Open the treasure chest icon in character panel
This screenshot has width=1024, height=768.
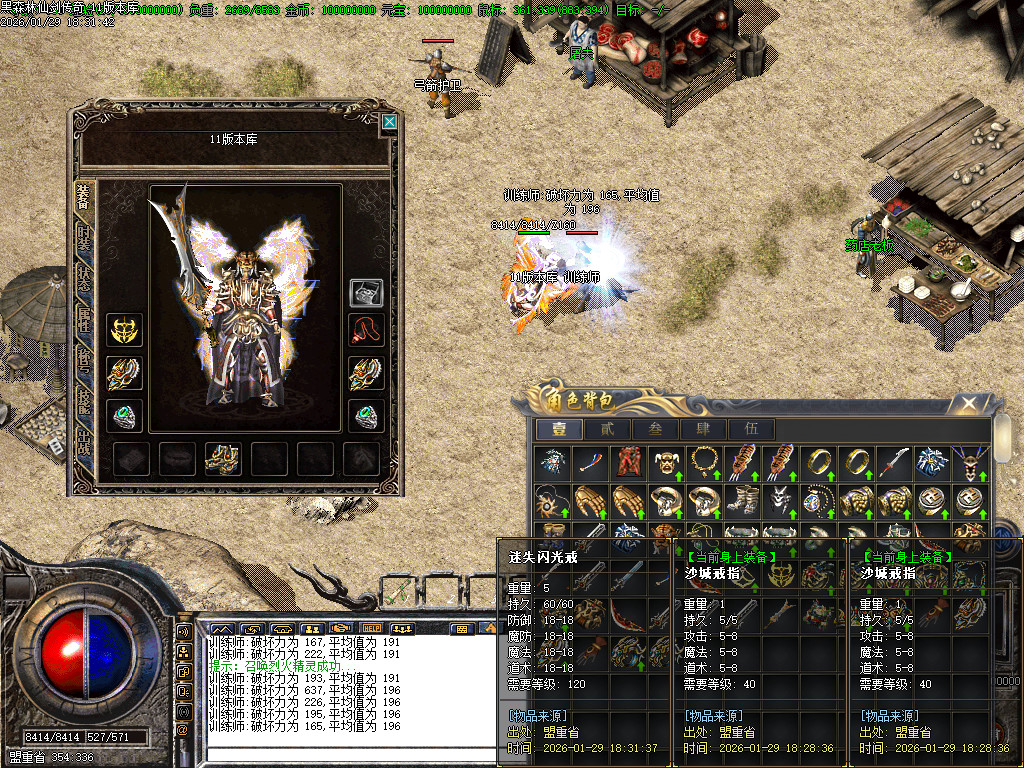coord(365,293)
